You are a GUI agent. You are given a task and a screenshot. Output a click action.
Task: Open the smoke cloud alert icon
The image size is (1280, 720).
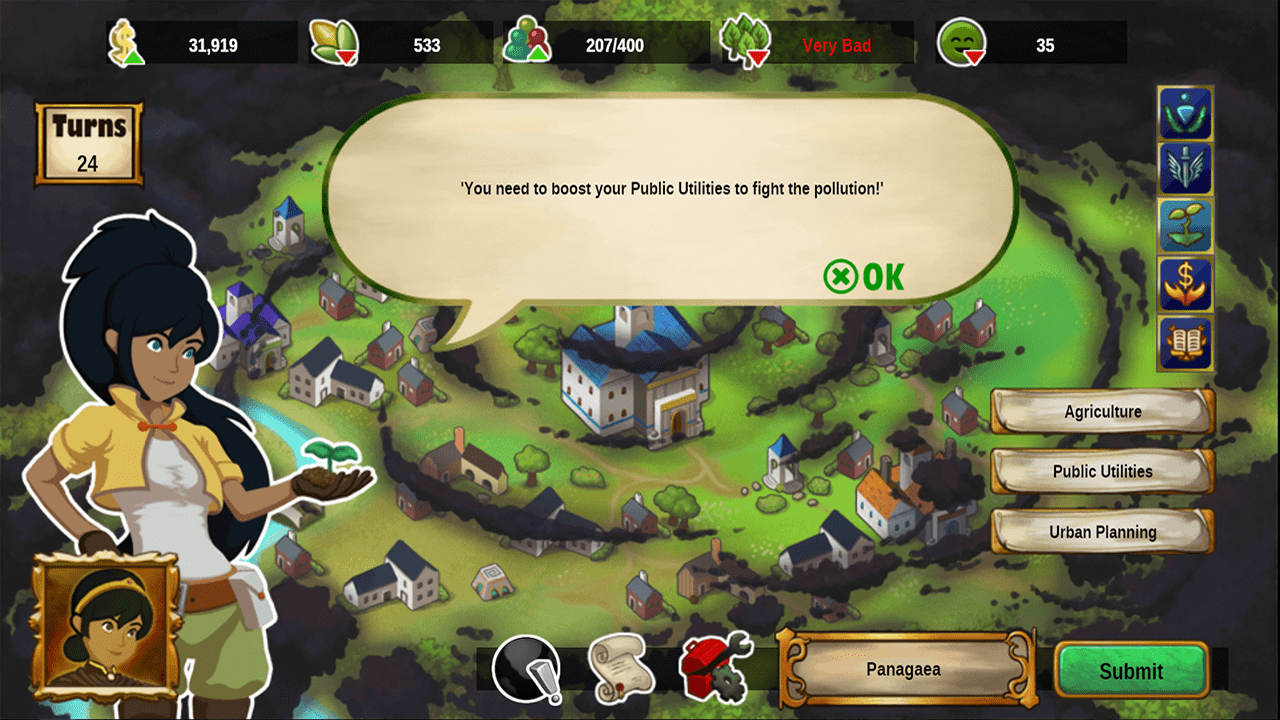click(x=526, y=668)
